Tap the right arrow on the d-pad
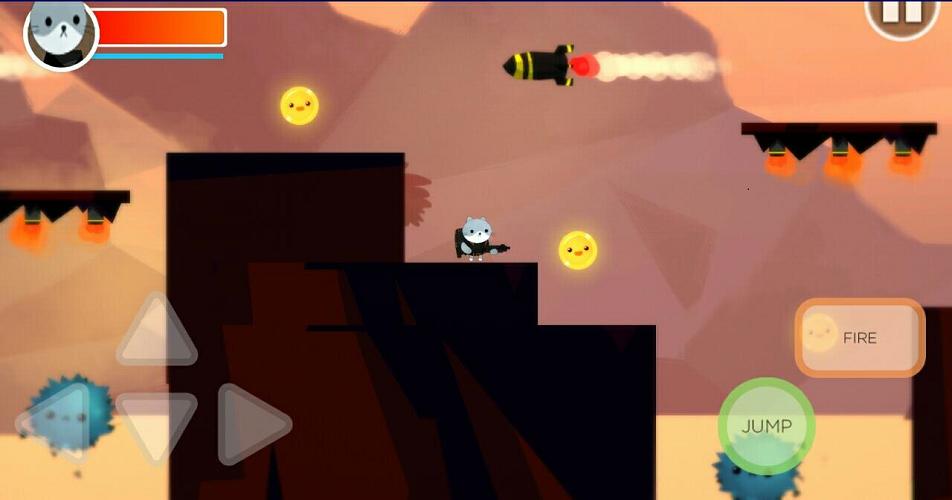Image resolution: width=952 pixels, height=500 pixels. pyautogui.click(x=251, y=424)
